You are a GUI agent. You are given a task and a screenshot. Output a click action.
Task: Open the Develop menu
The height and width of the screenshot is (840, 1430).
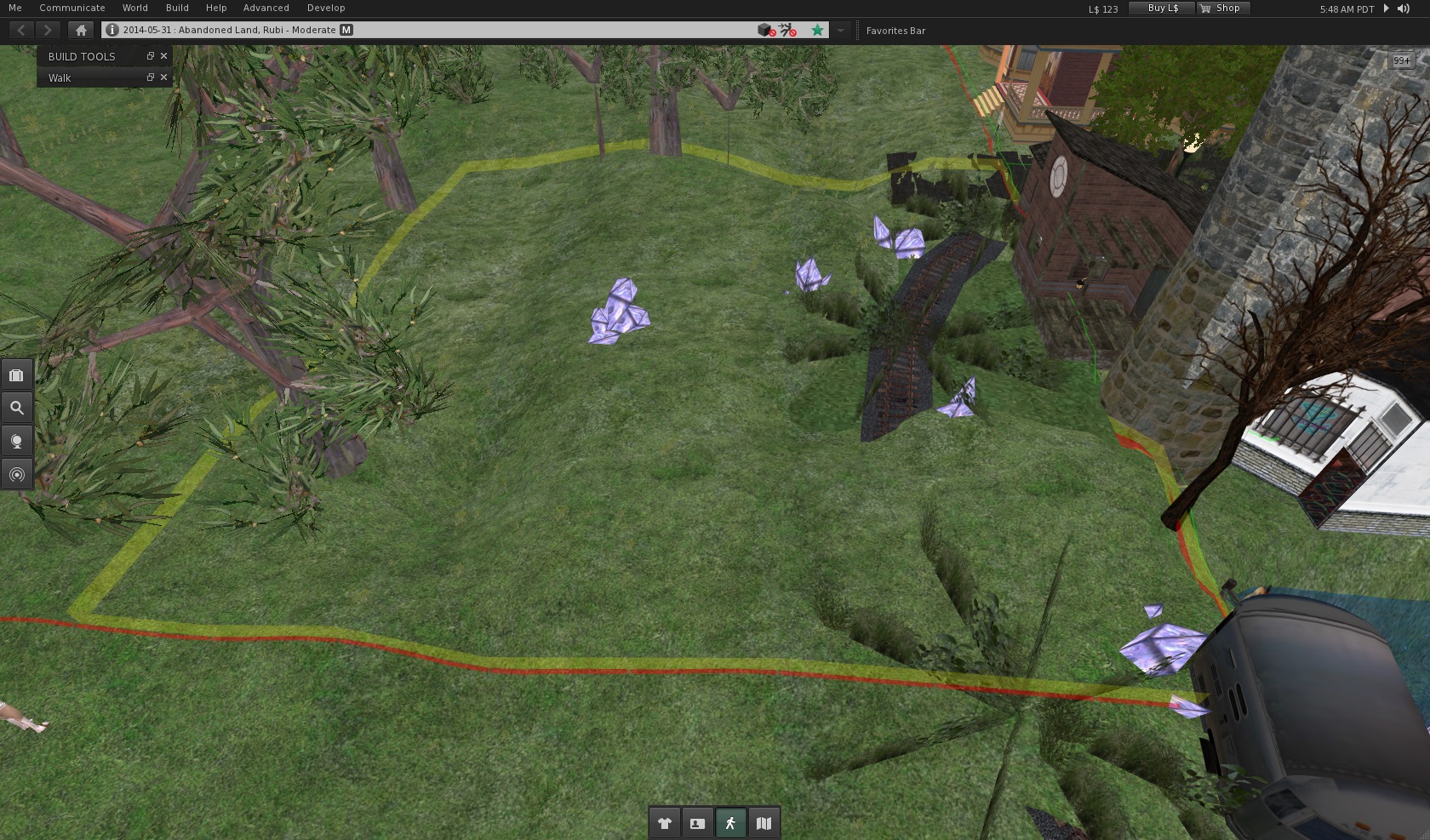pos(326,8)
